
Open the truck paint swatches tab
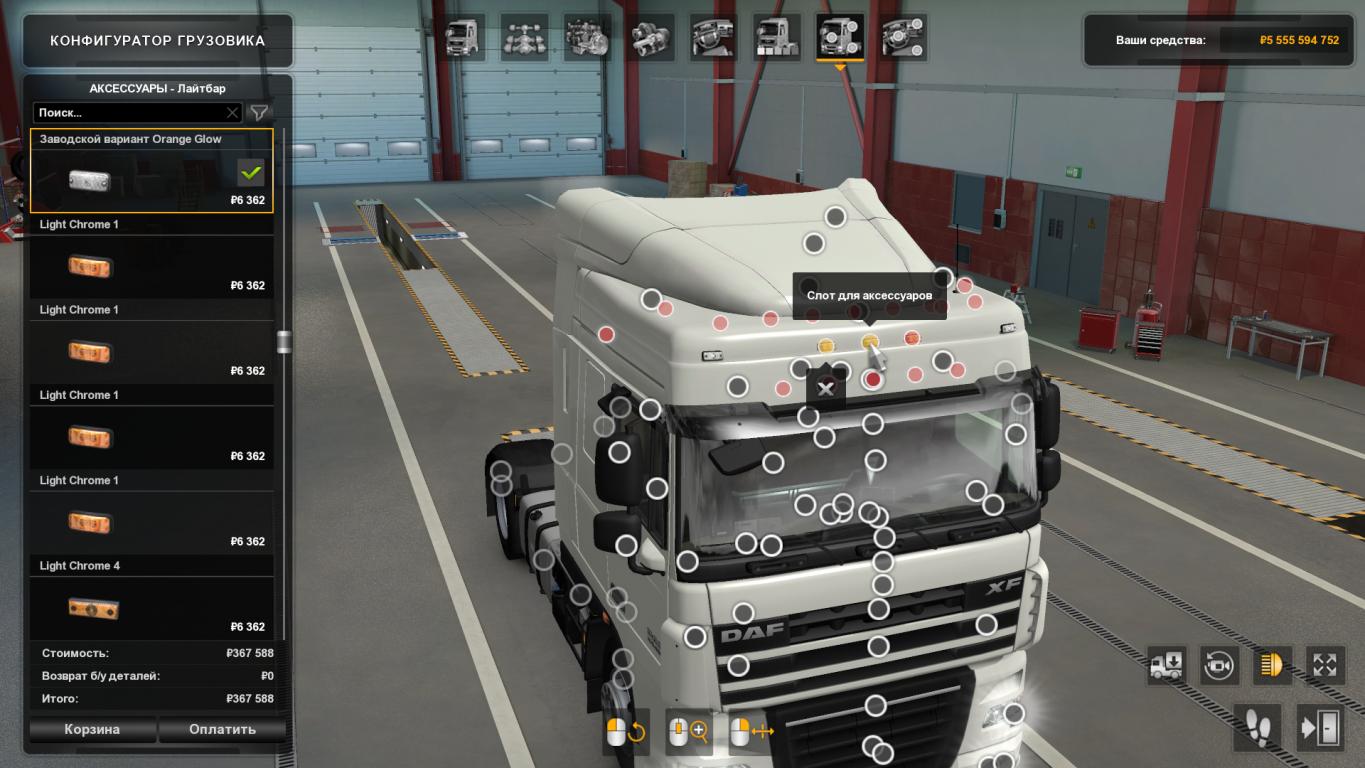(x=776, y=37)
